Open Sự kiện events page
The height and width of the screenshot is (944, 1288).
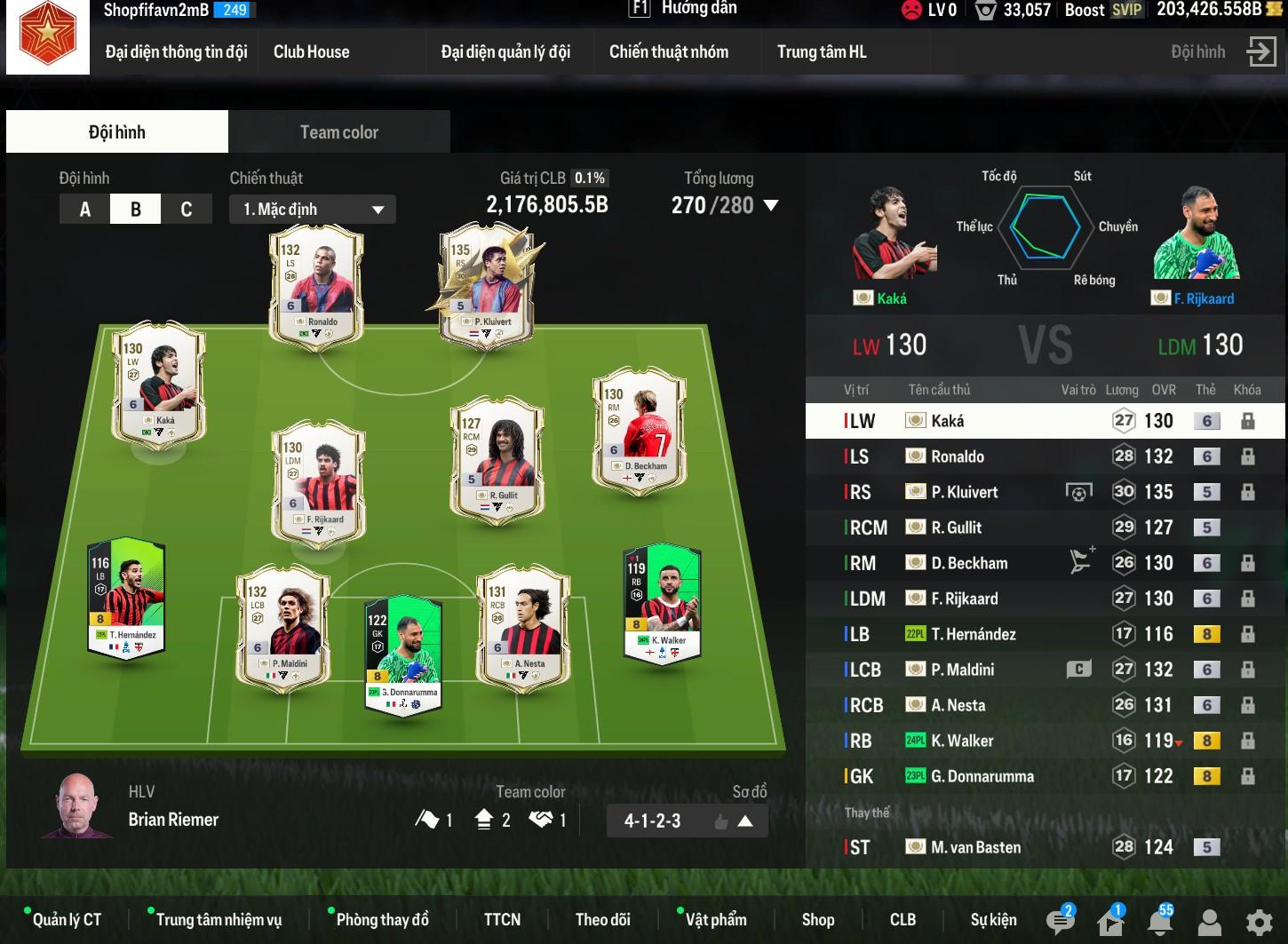(993, 920)
